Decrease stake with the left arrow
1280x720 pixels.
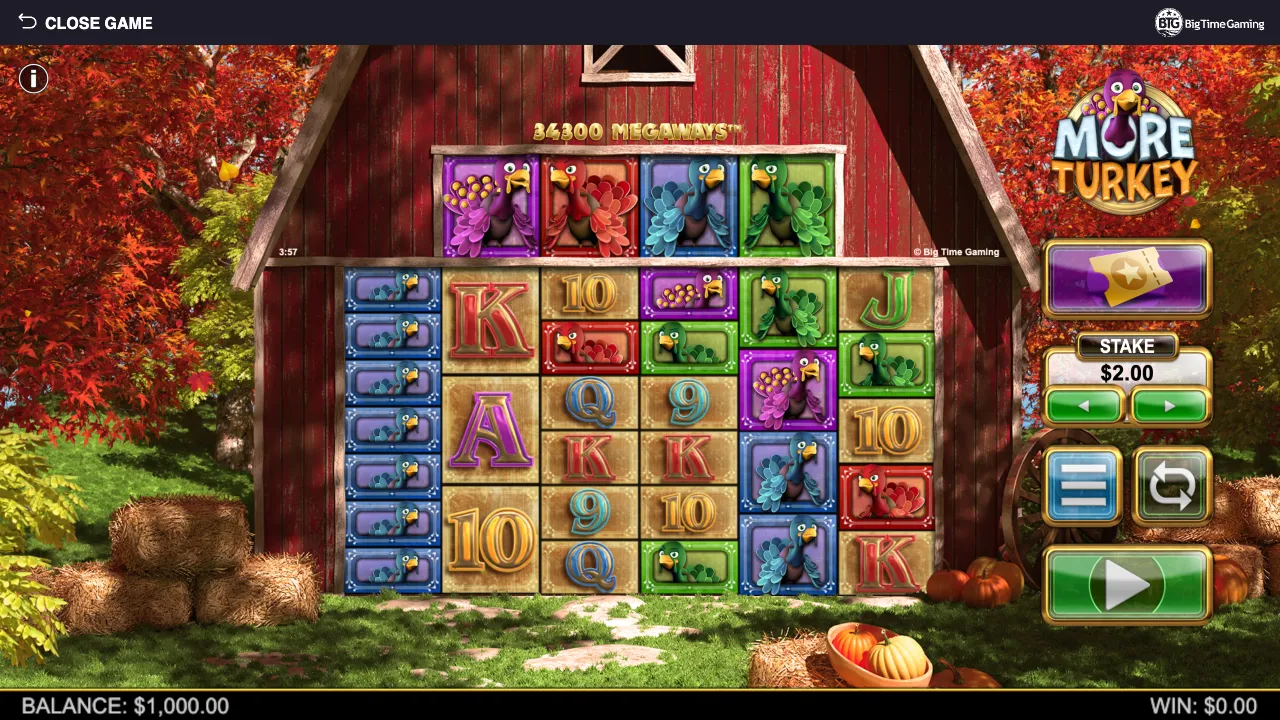tap(1085, 406)
